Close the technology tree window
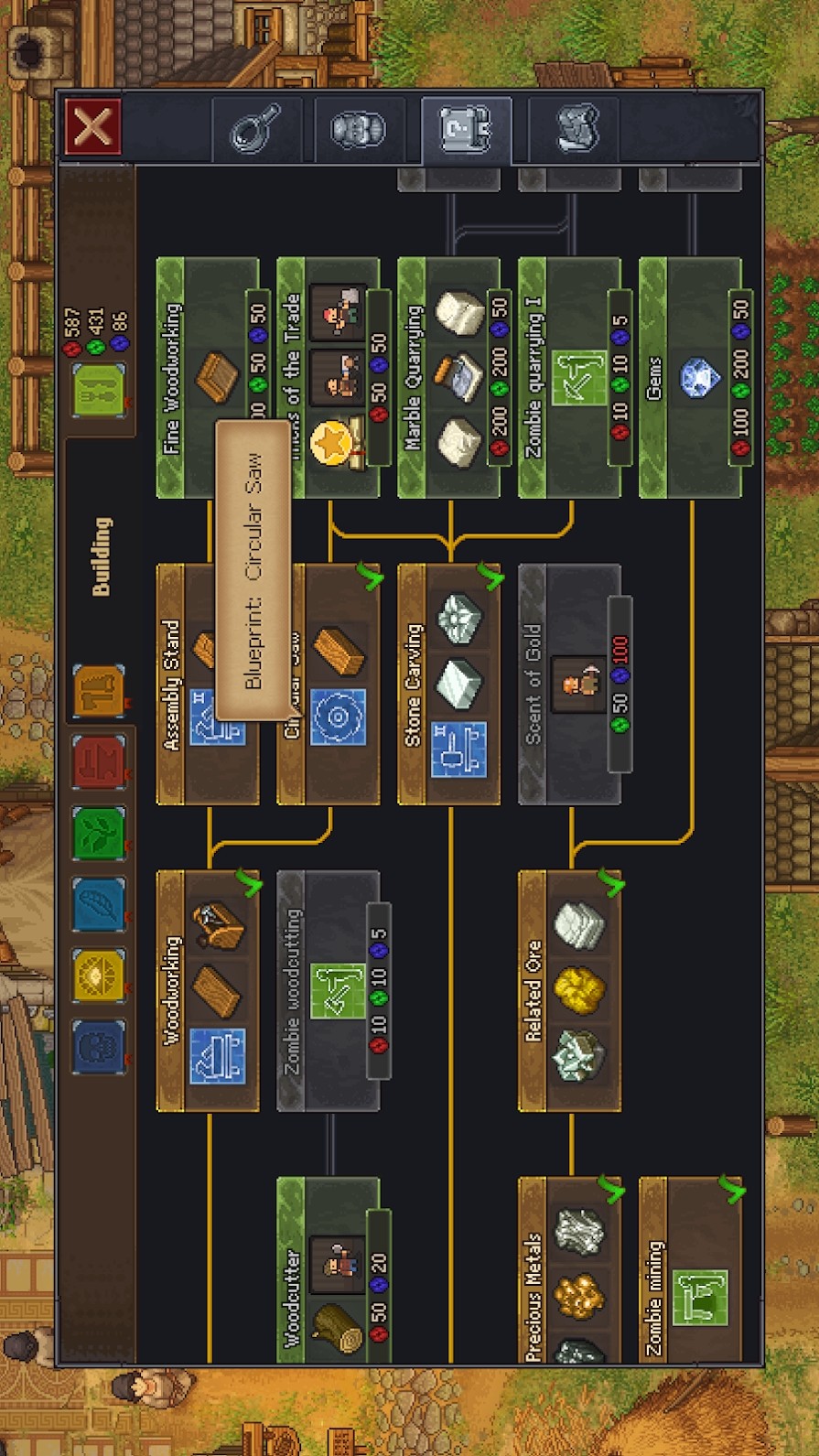This screenshot has width=819, height=1456. tap(93, 126)
